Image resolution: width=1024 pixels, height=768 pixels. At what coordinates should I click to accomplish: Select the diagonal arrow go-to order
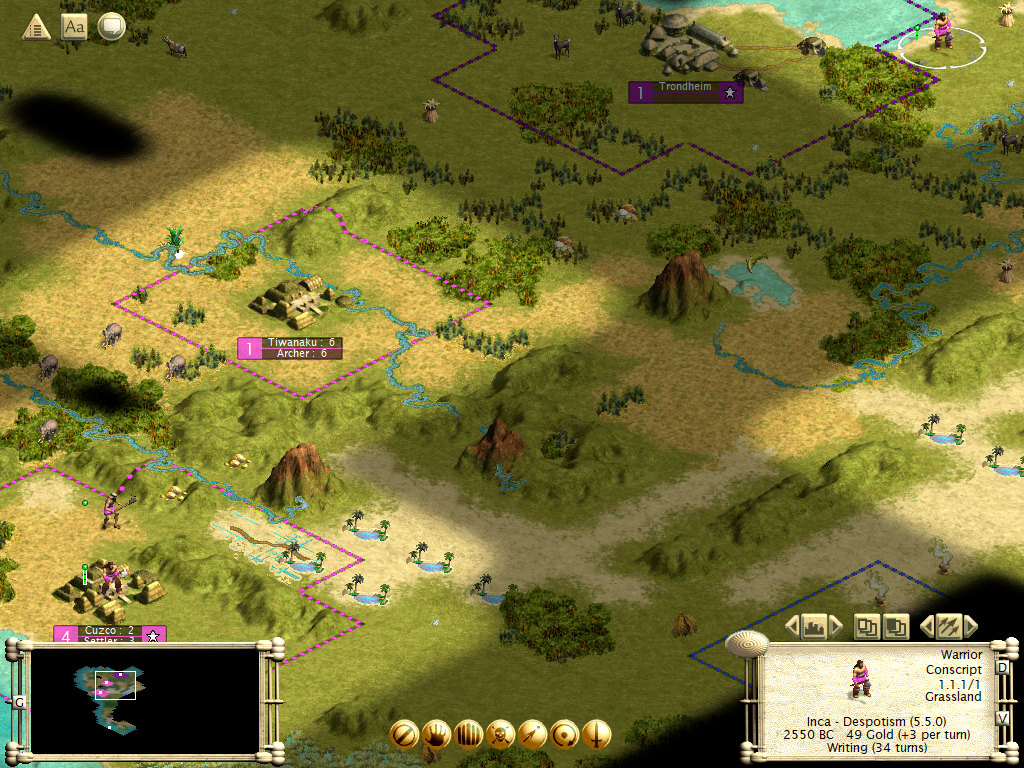click(x=532, y=734)
